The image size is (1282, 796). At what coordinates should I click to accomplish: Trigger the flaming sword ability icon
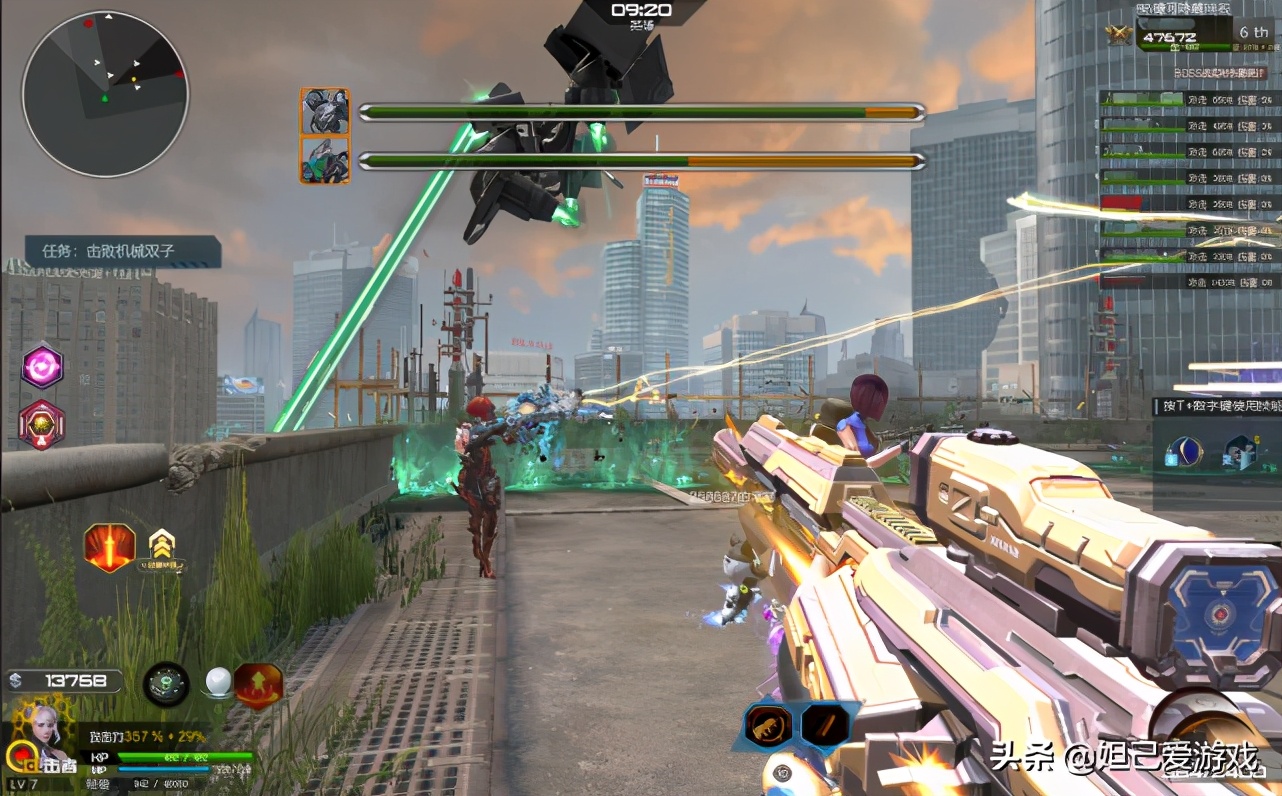click(109, 547)
